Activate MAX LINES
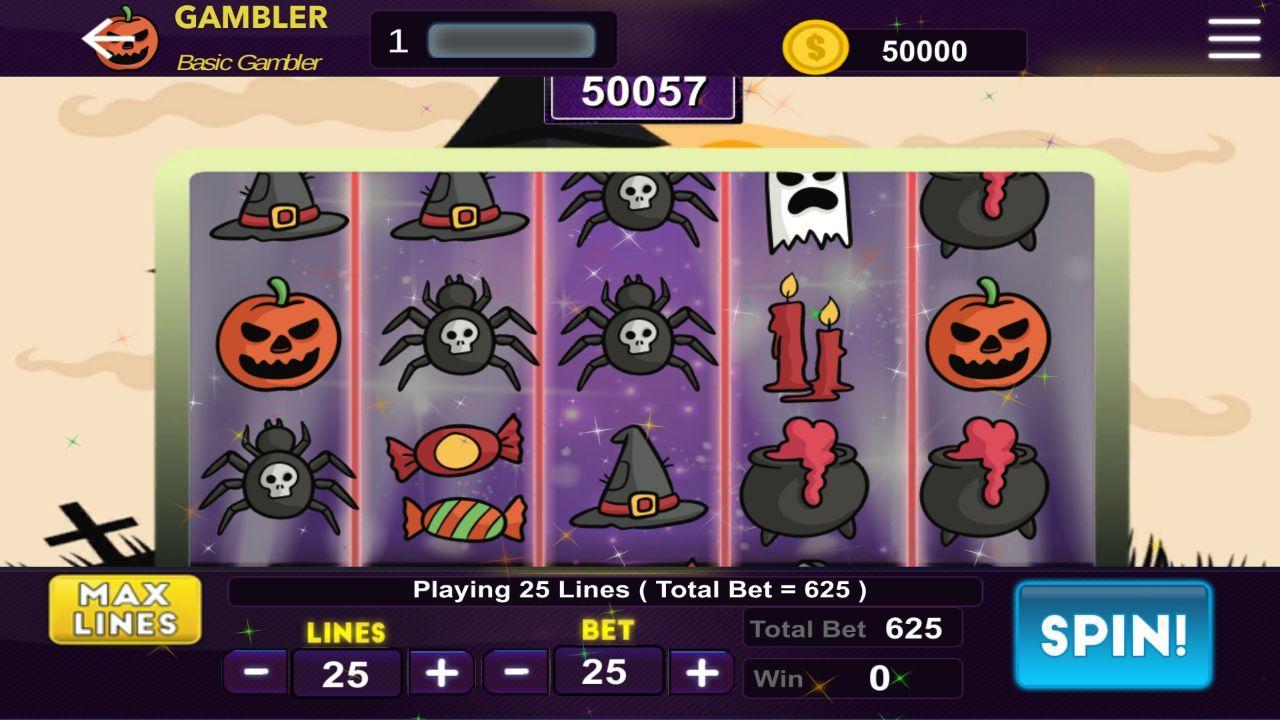The image size is (1280, 720). [125, 608]
